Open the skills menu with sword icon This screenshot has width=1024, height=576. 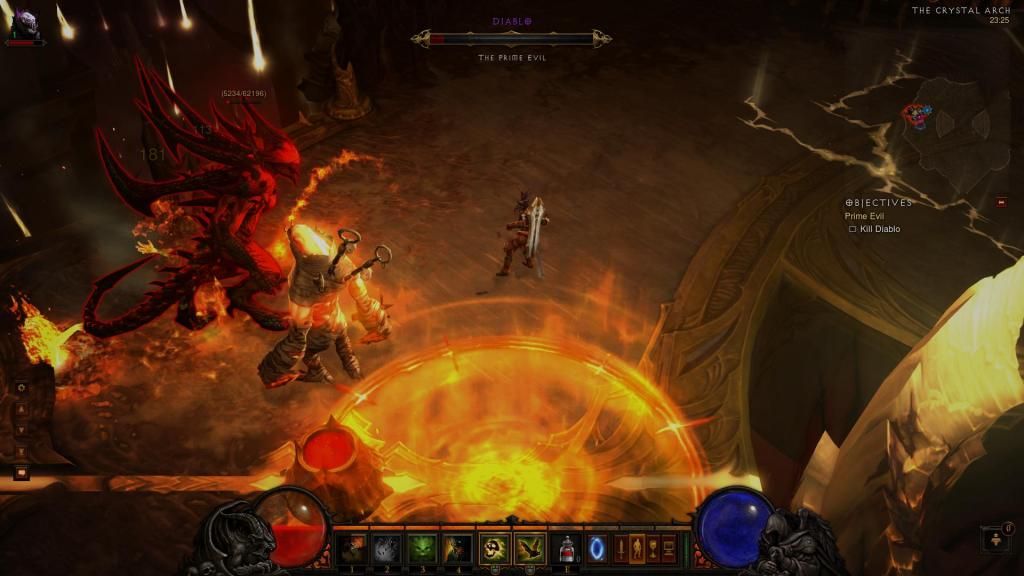(620, 548)
